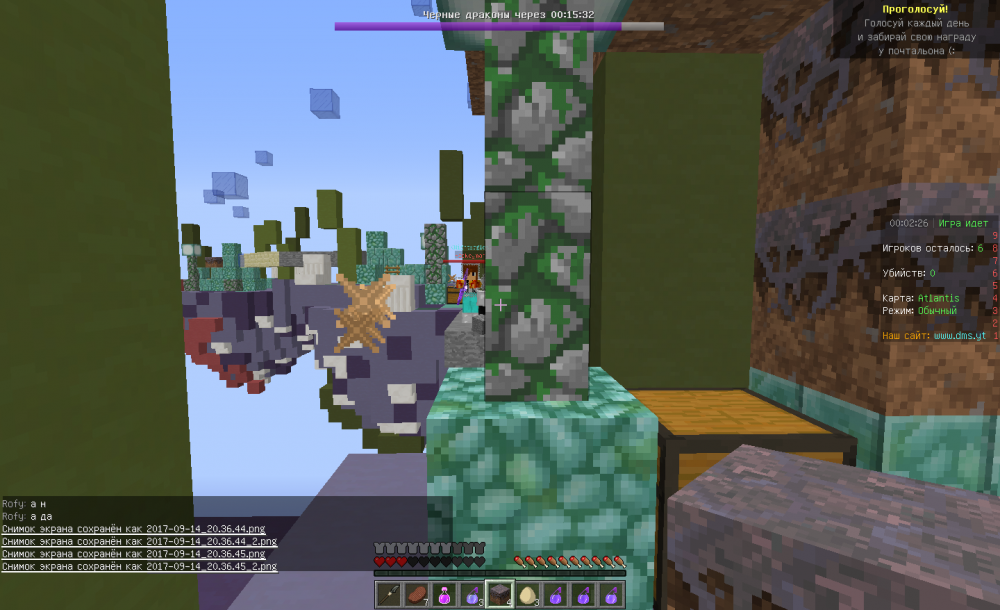
Task: Select the raw meat stack of 7
Action: 416,594
